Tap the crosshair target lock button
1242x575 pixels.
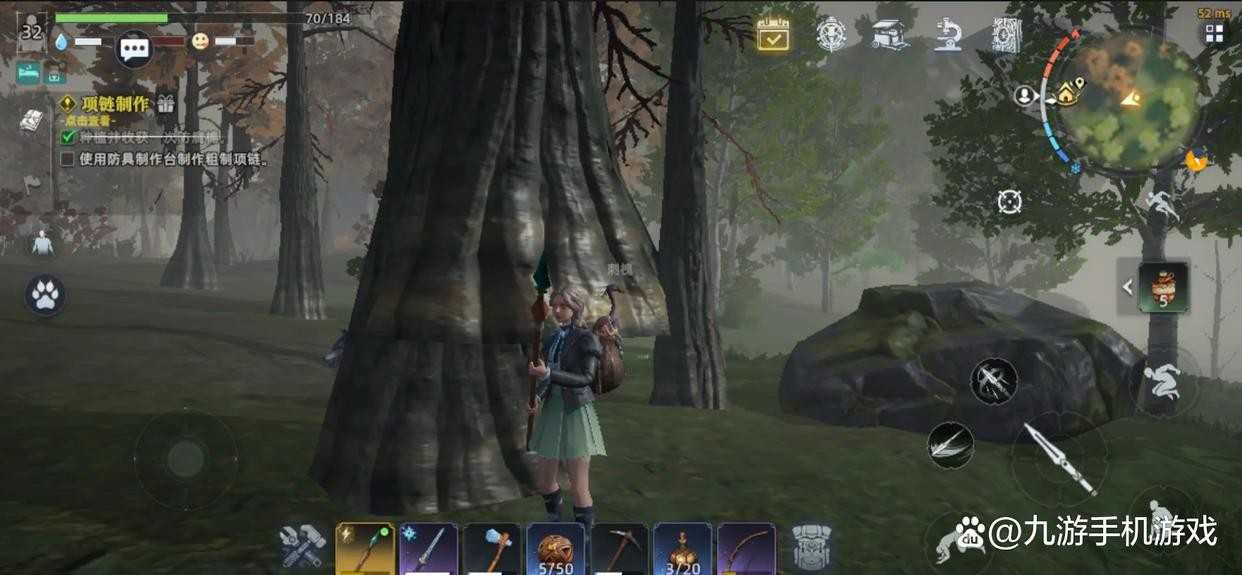pos(1009,201)
